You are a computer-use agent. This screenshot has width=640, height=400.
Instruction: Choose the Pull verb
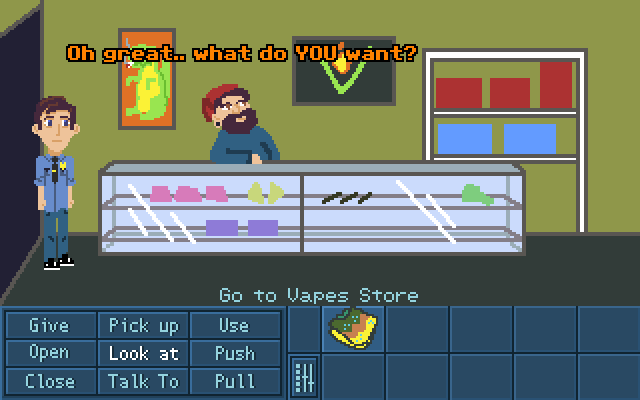click(x=234, y=381)
